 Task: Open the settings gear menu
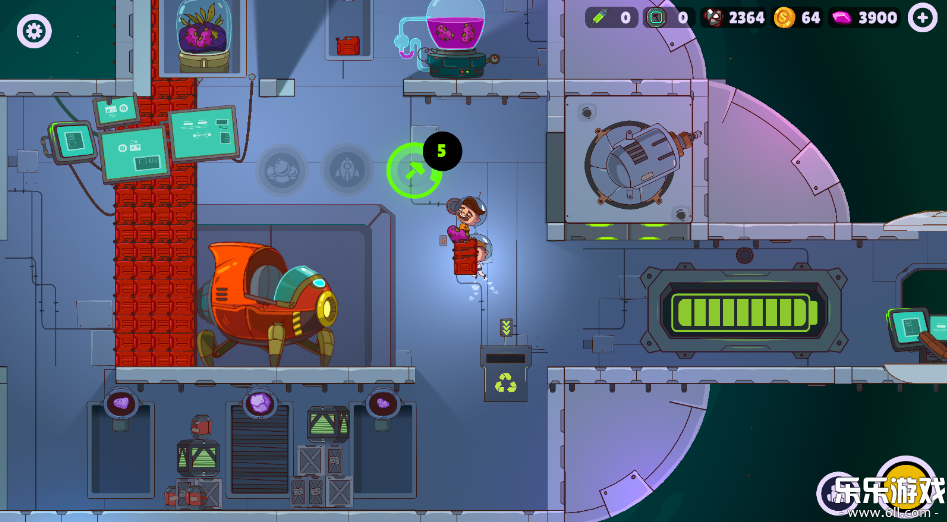(34, 31)
